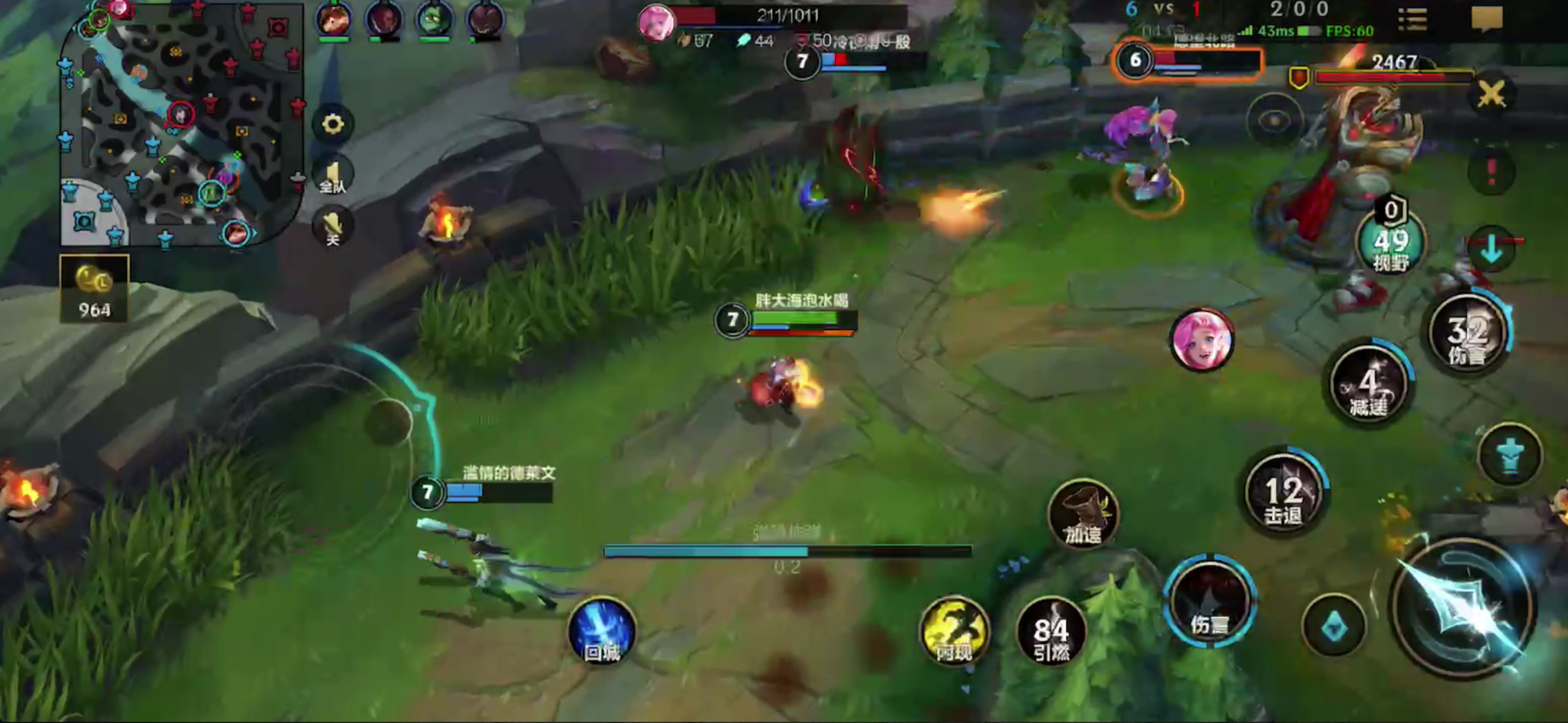Toggle the microphone button labeled 关
This screenshot has height=723, width=1568.
(332, 227)
